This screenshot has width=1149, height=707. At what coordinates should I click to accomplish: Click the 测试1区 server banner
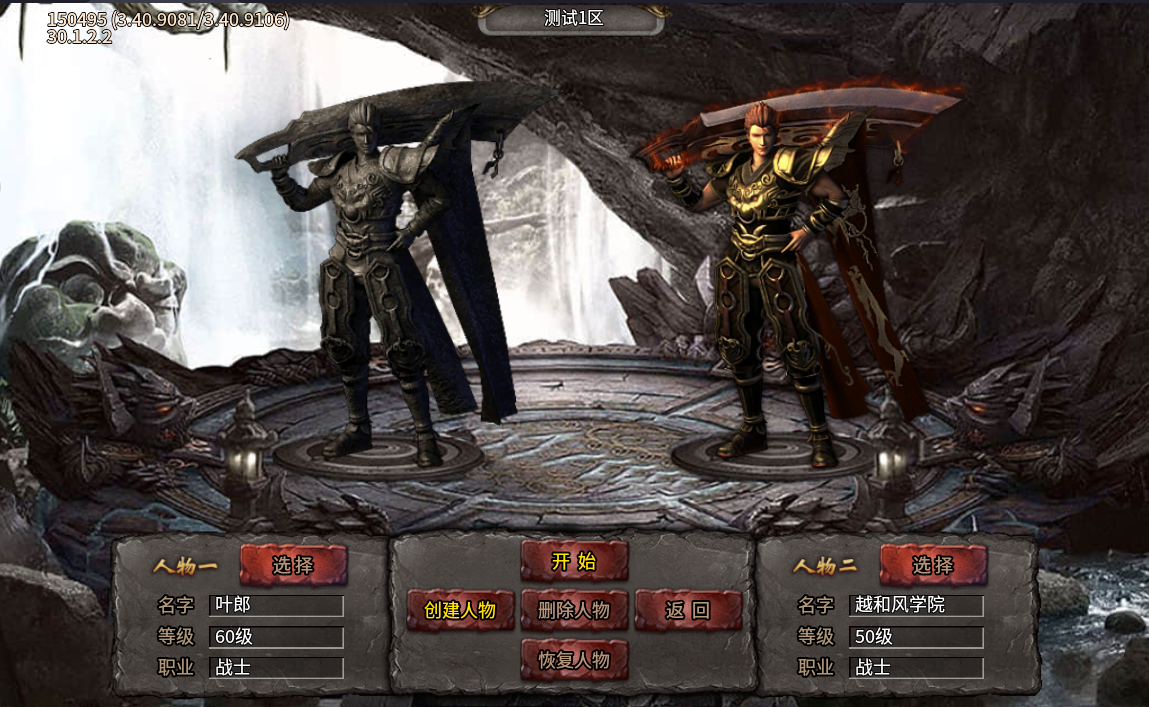coord(573,18)
